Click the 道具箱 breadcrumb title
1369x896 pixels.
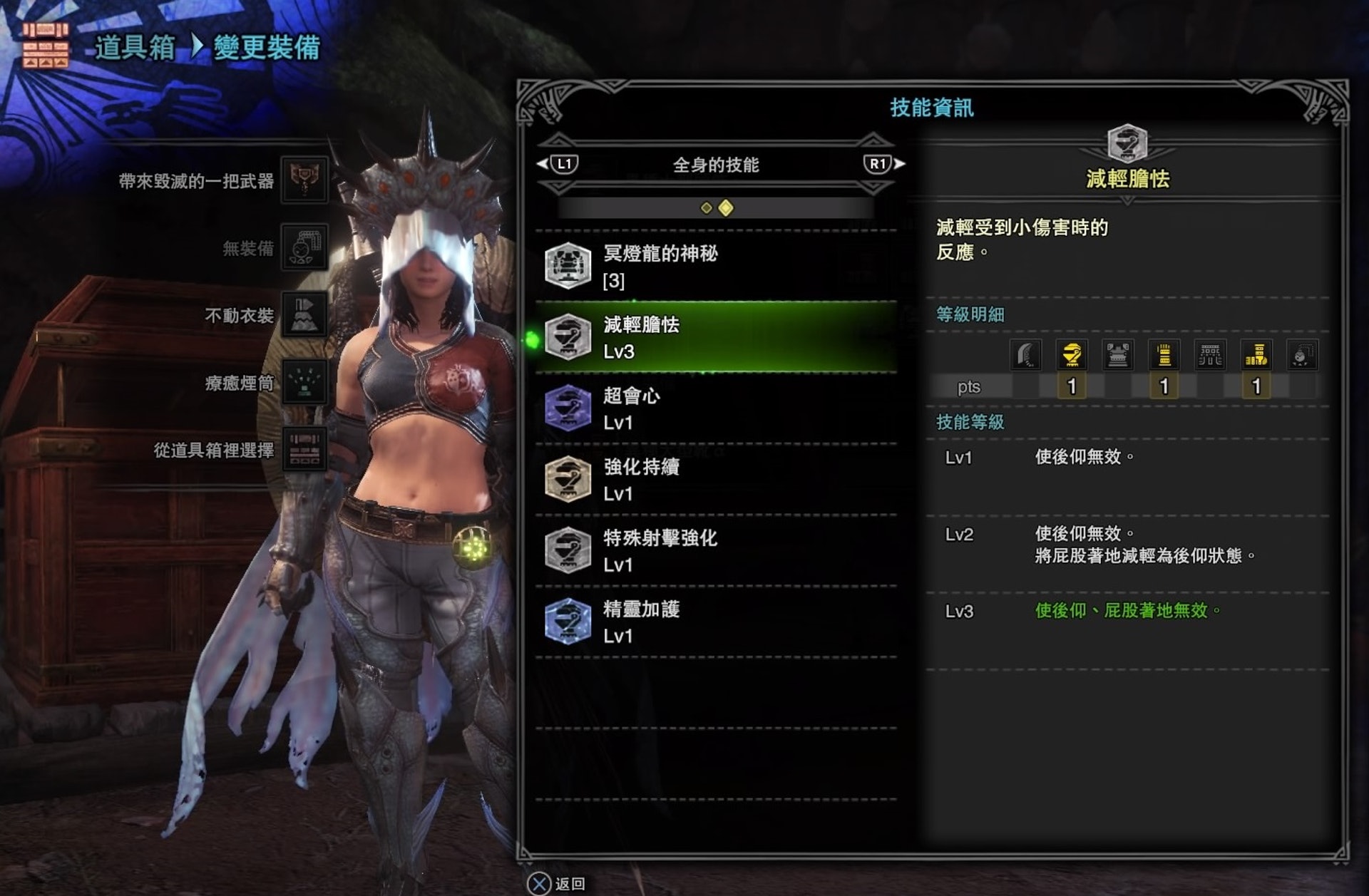coord(135,48)
